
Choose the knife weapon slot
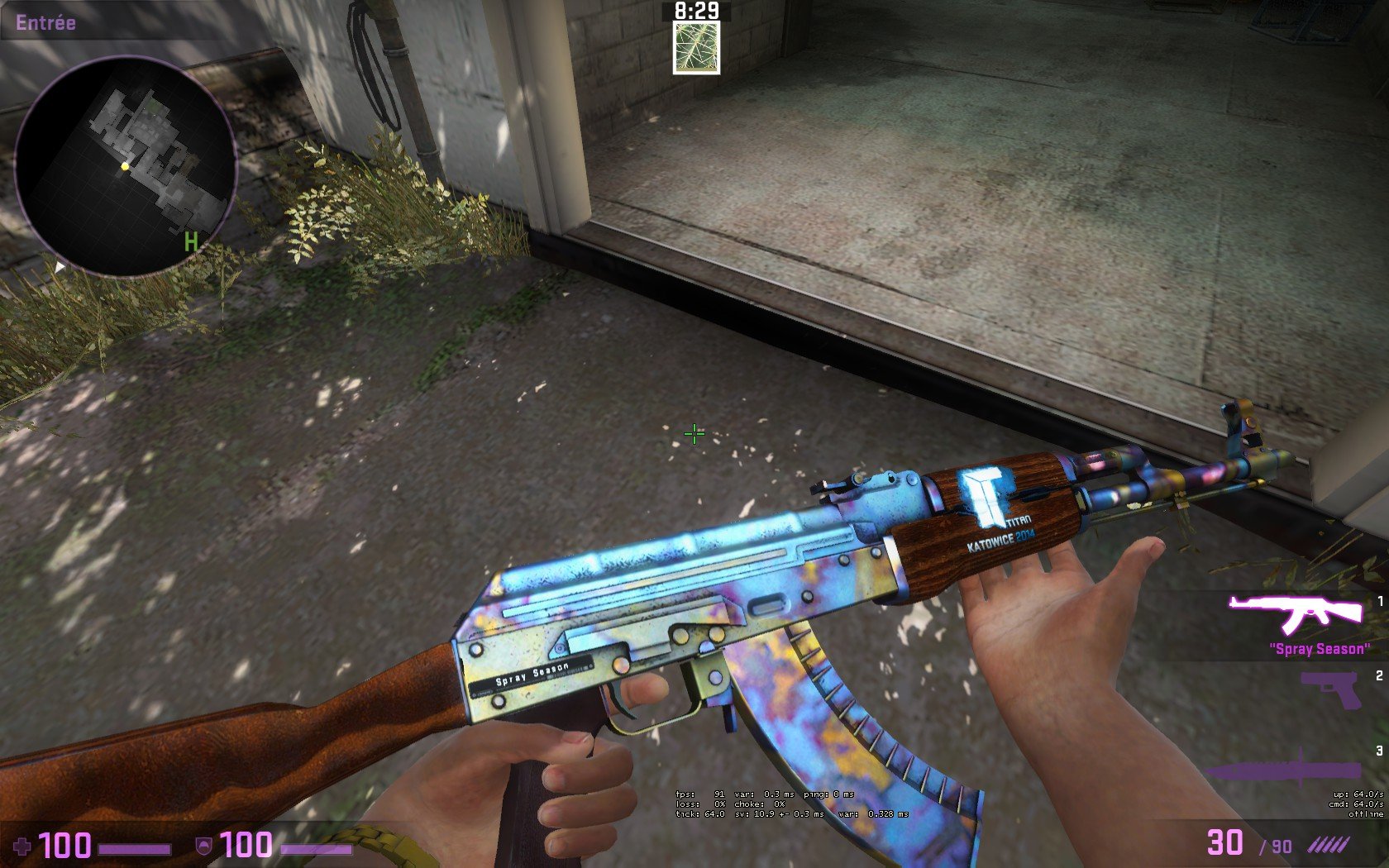1290,769
